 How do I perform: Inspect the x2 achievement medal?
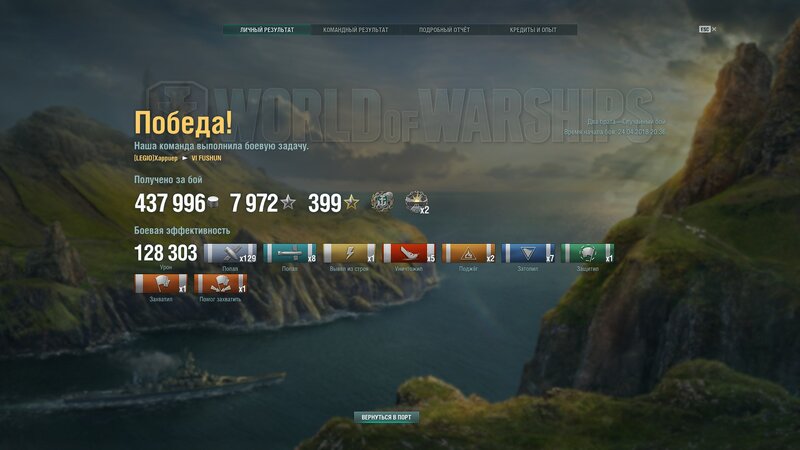416,203
